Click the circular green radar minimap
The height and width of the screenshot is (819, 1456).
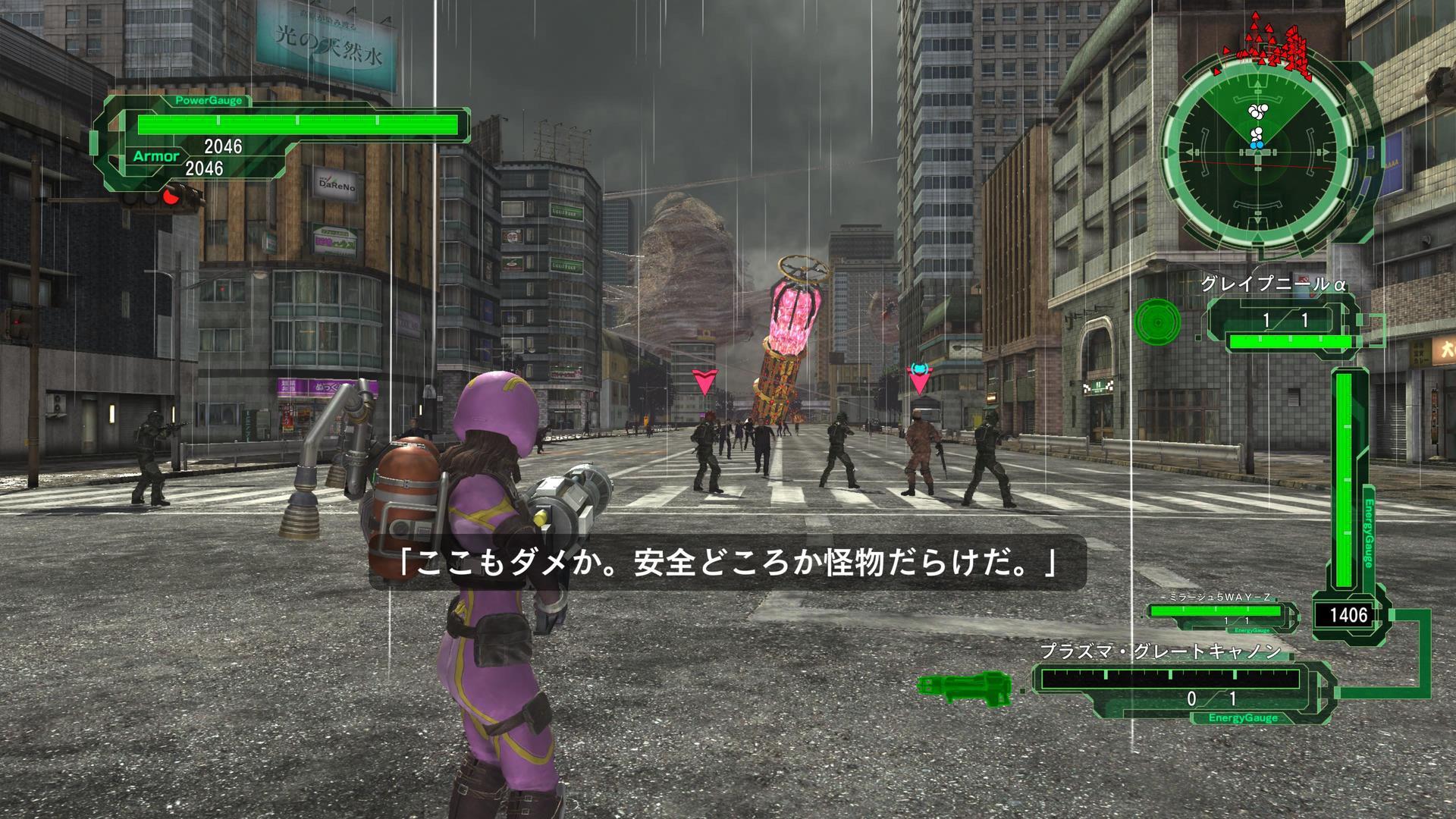1256,151
